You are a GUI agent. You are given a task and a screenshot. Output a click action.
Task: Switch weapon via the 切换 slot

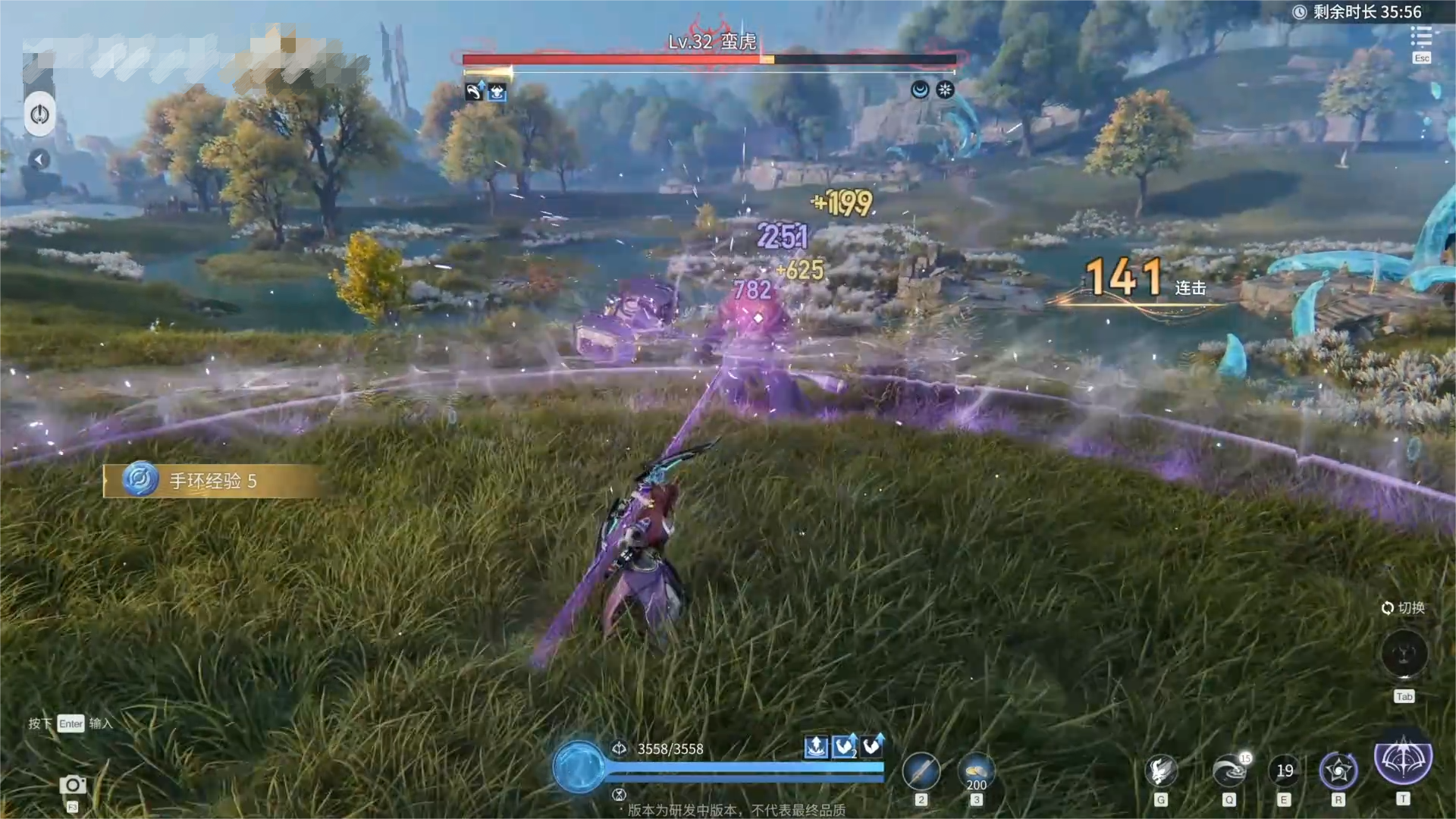[x=1404, y=653]
